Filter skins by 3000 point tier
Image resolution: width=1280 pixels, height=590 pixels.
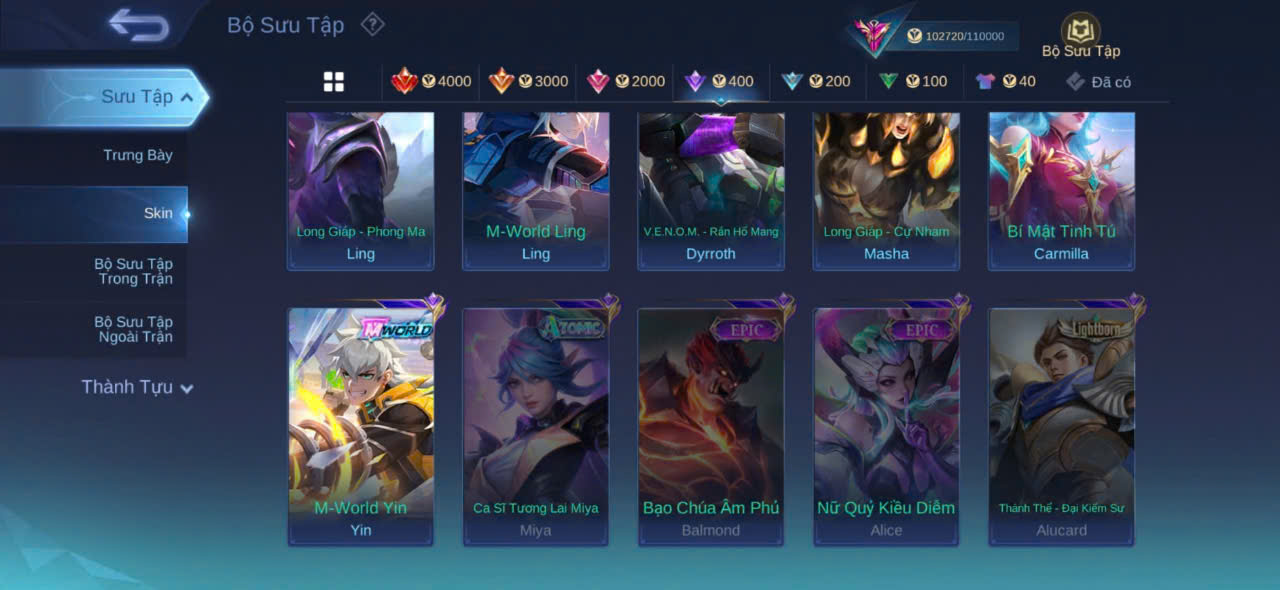click(528, 81)
